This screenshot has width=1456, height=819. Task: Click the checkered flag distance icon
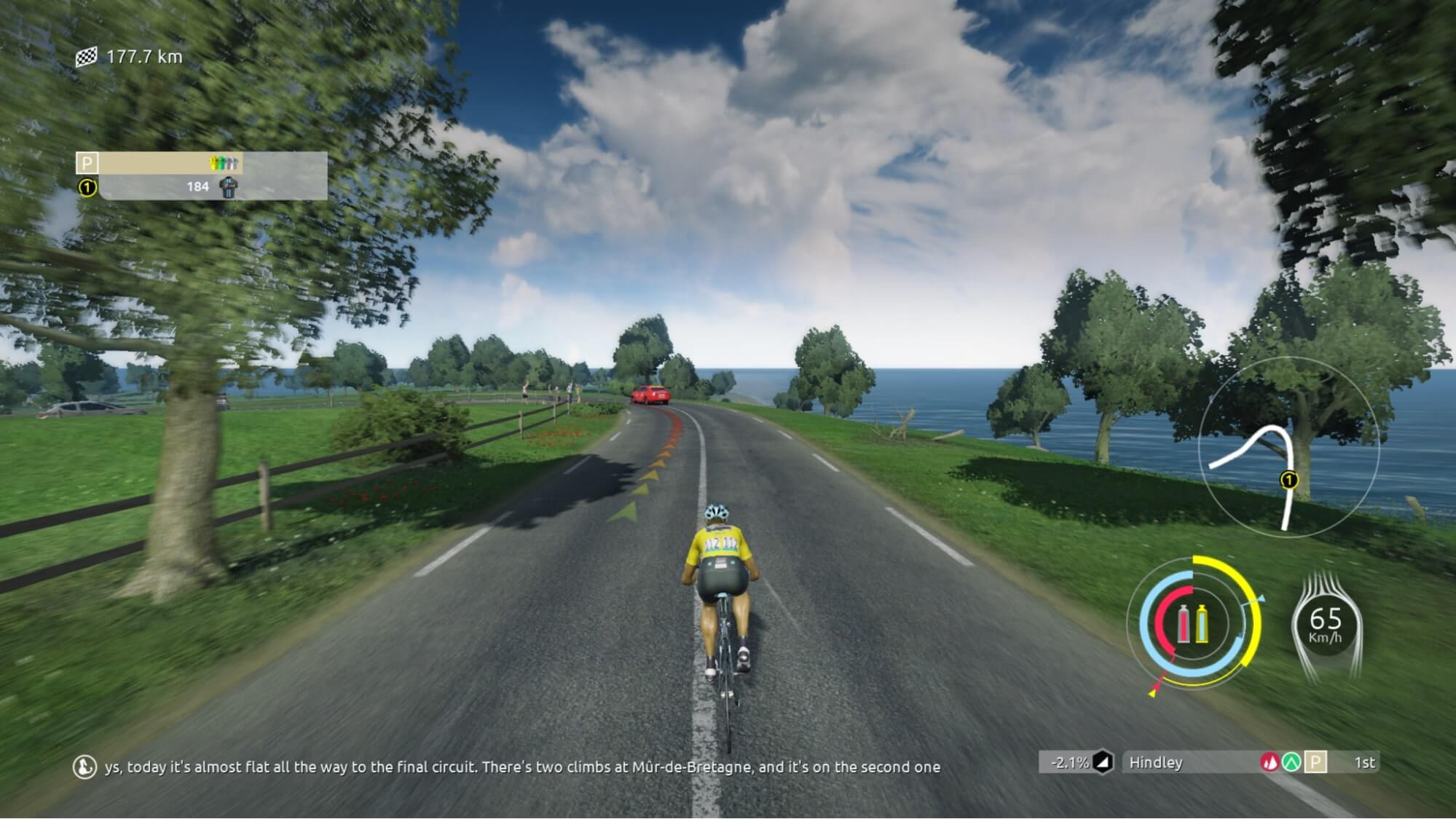click(87, 57)
